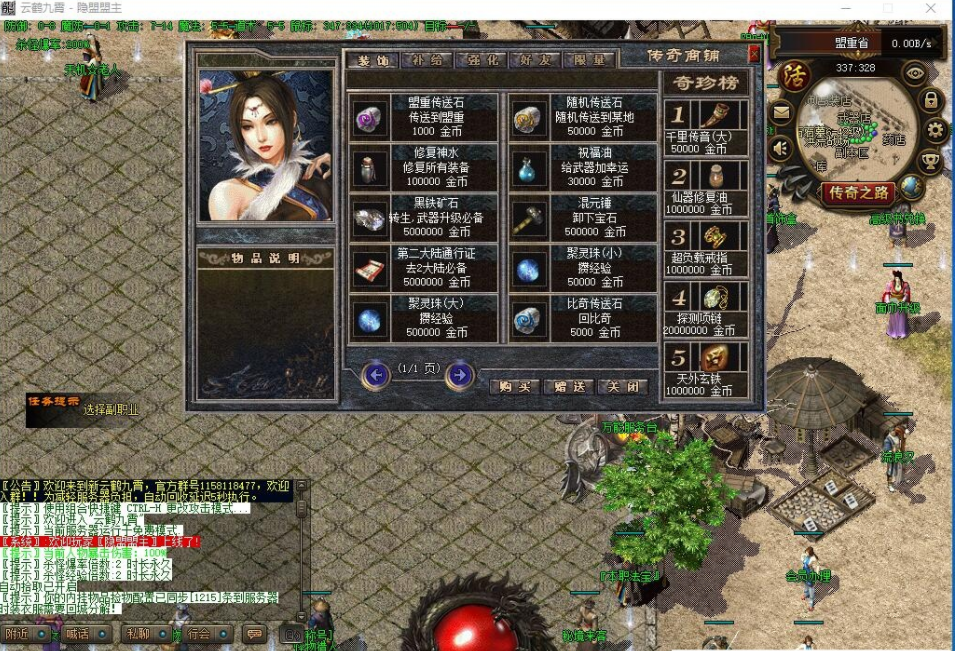
Task: Open the 强化 shop tab
Action: 482,61
